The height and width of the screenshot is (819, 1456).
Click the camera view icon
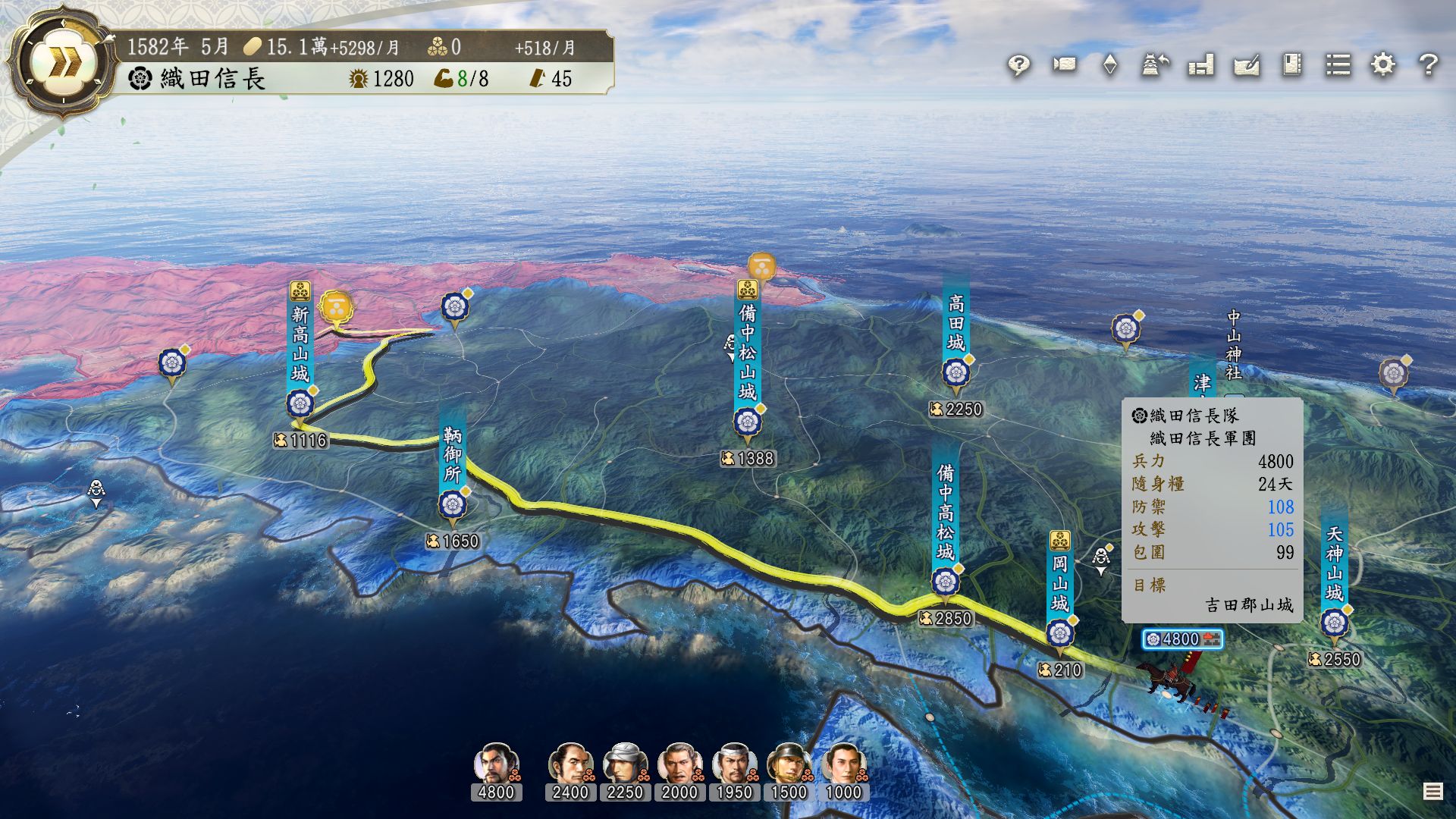[1064, 64]
